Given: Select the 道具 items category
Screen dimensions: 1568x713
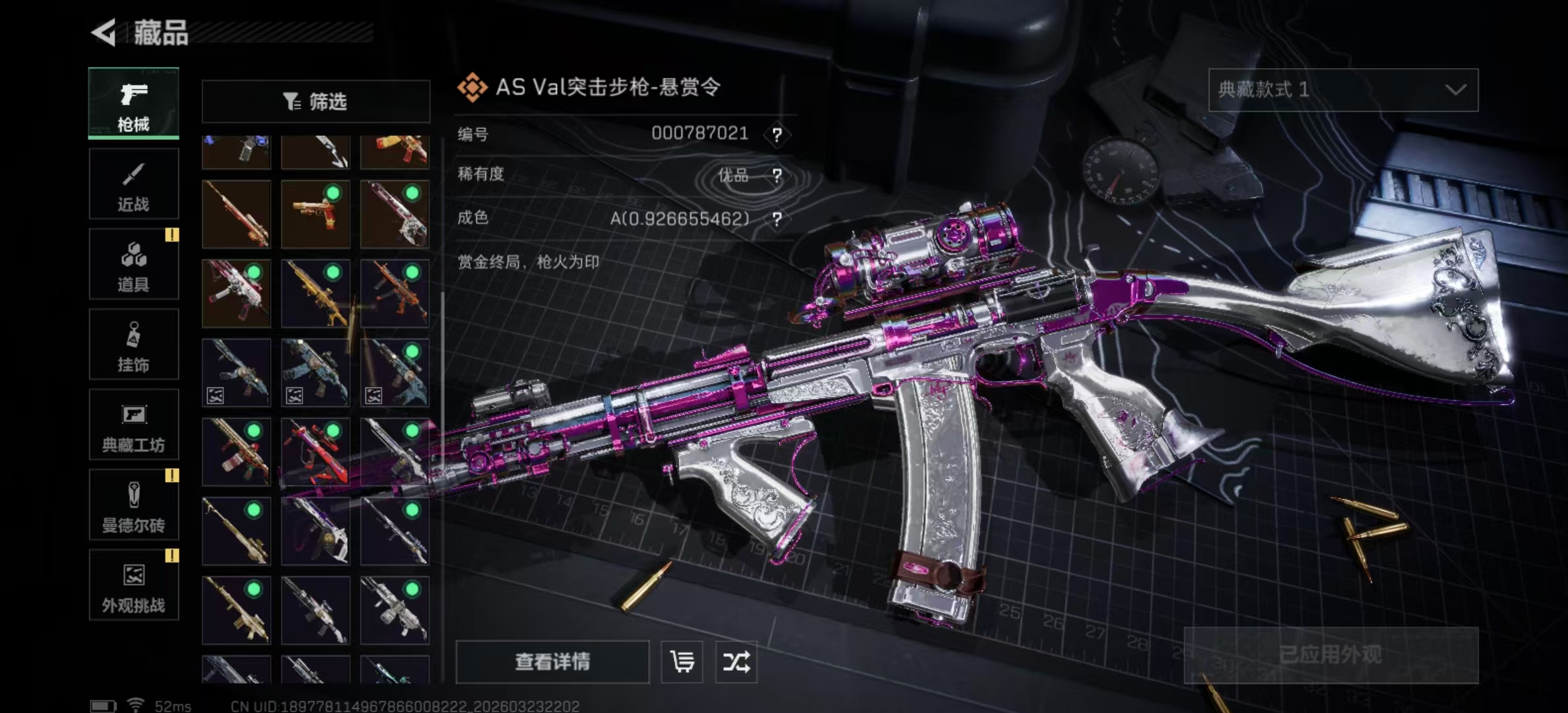Looking at the screenshot, I should pos(133,264).
